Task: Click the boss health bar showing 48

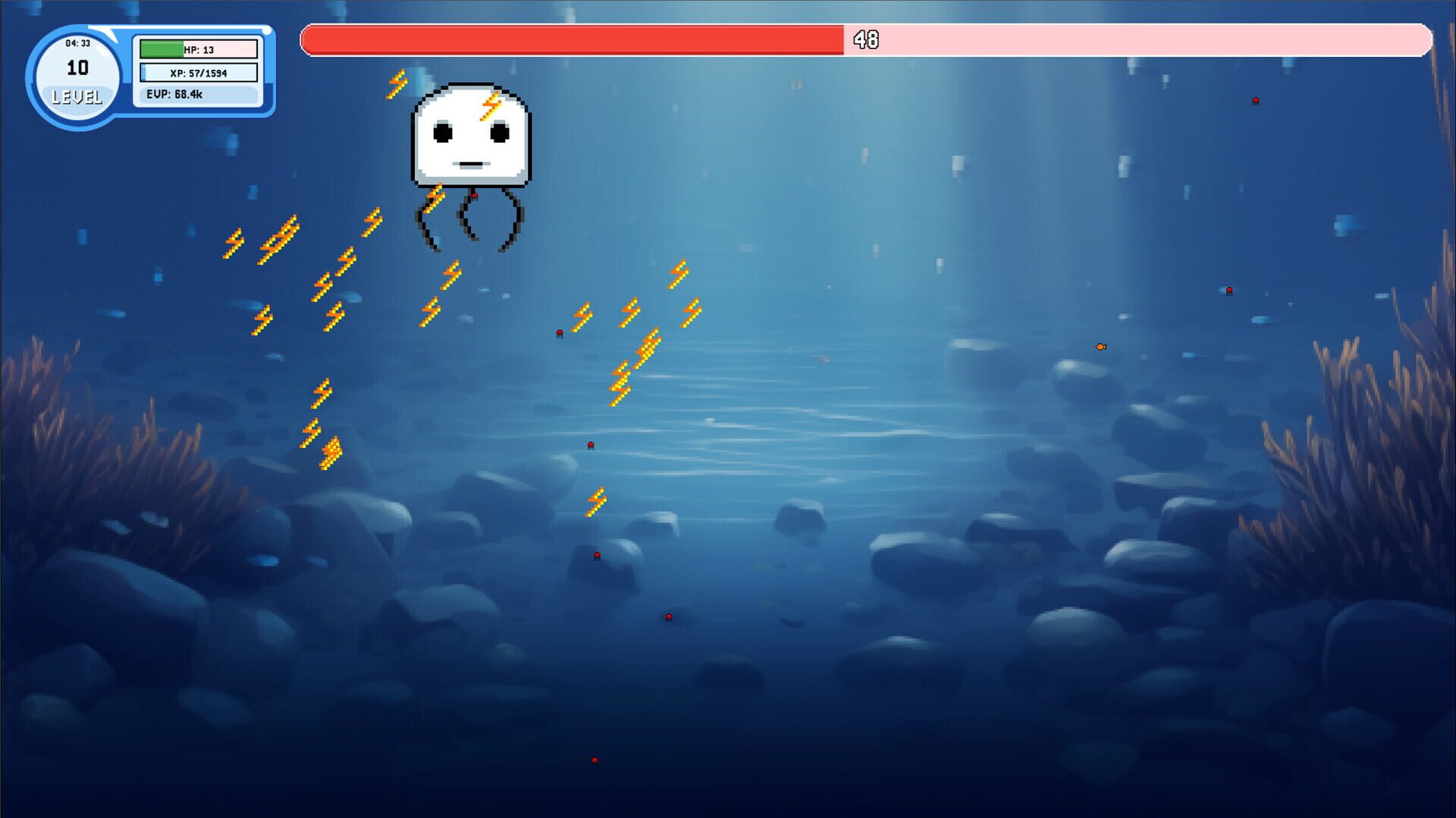Action: (x=569, y=40)
